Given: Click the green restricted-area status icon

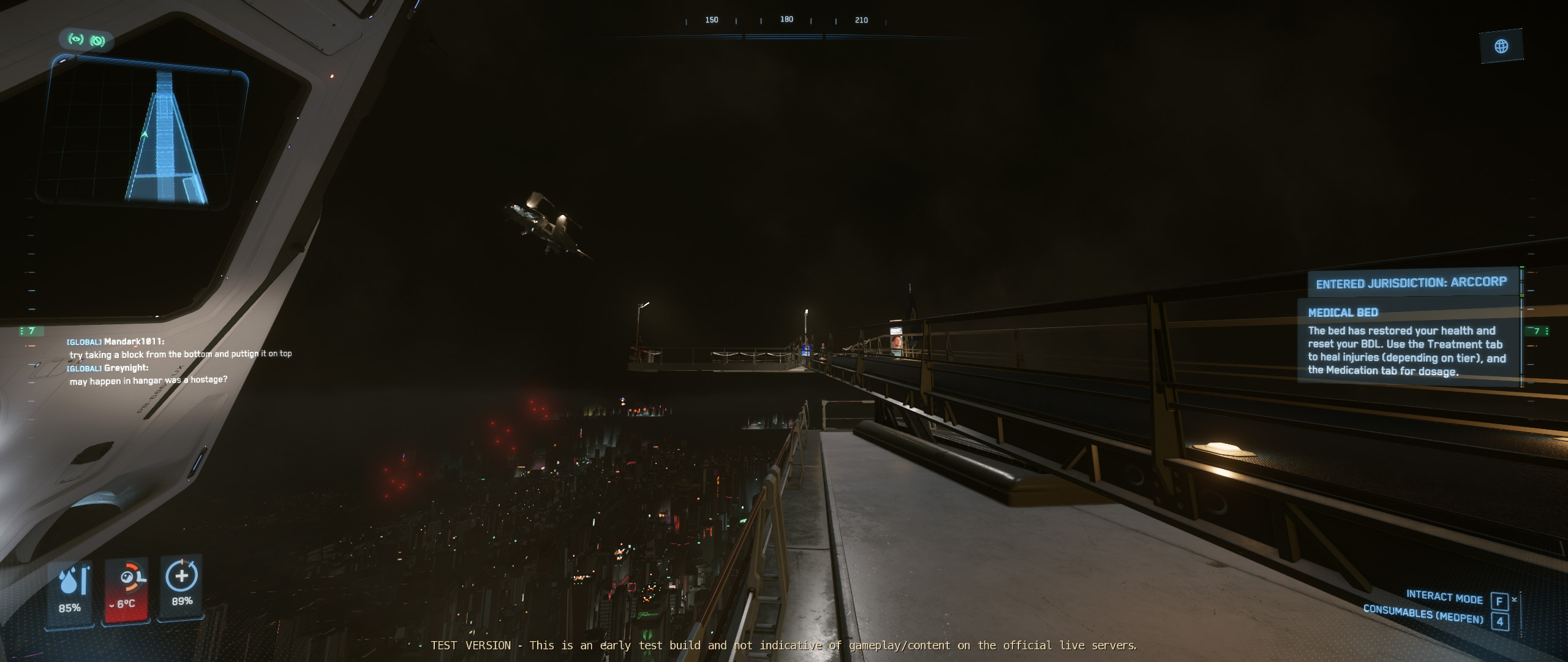Looking at the screenshot, I should tap(97, 40).
